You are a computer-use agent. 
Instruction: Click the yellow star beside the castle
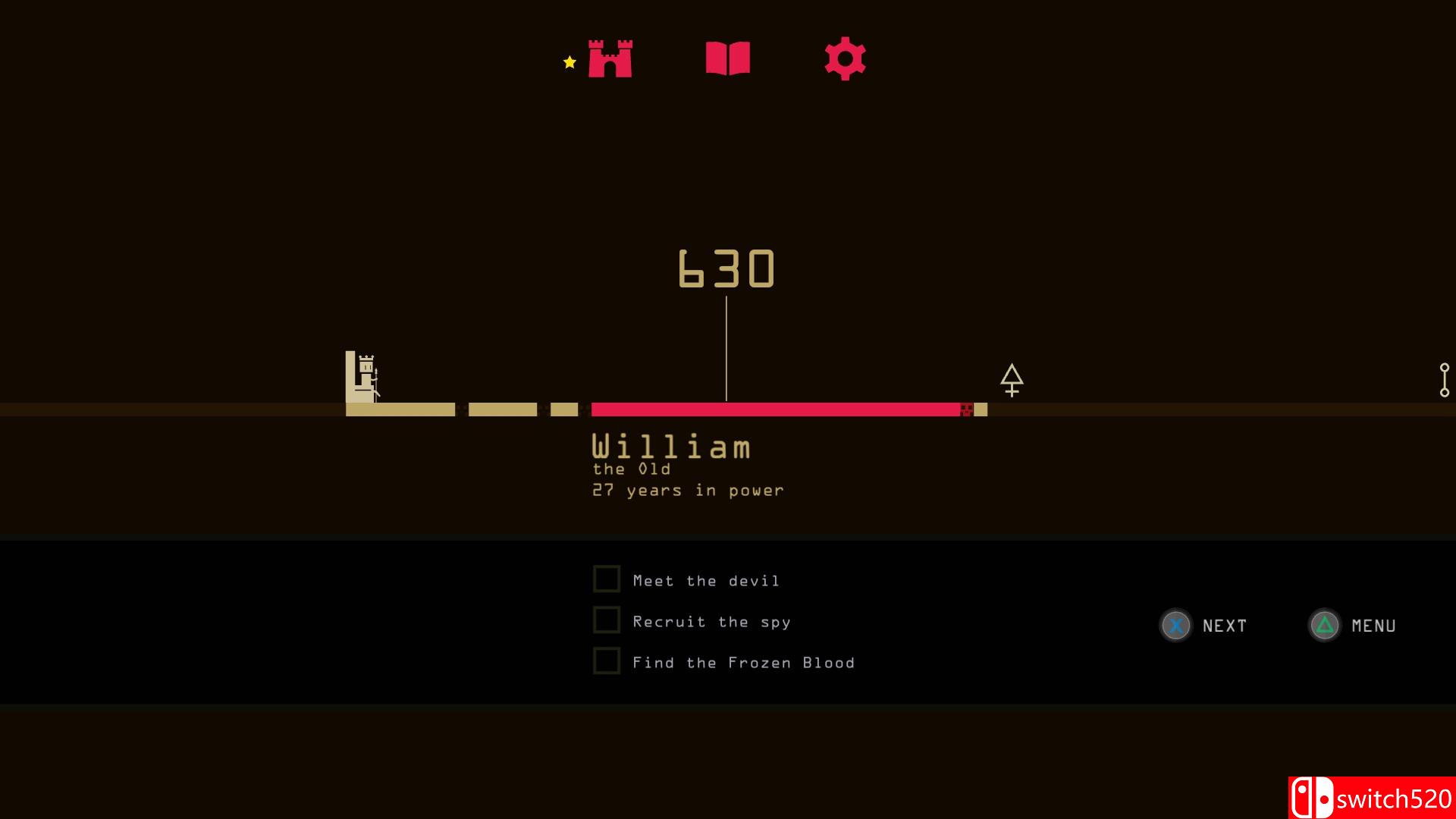568,63
